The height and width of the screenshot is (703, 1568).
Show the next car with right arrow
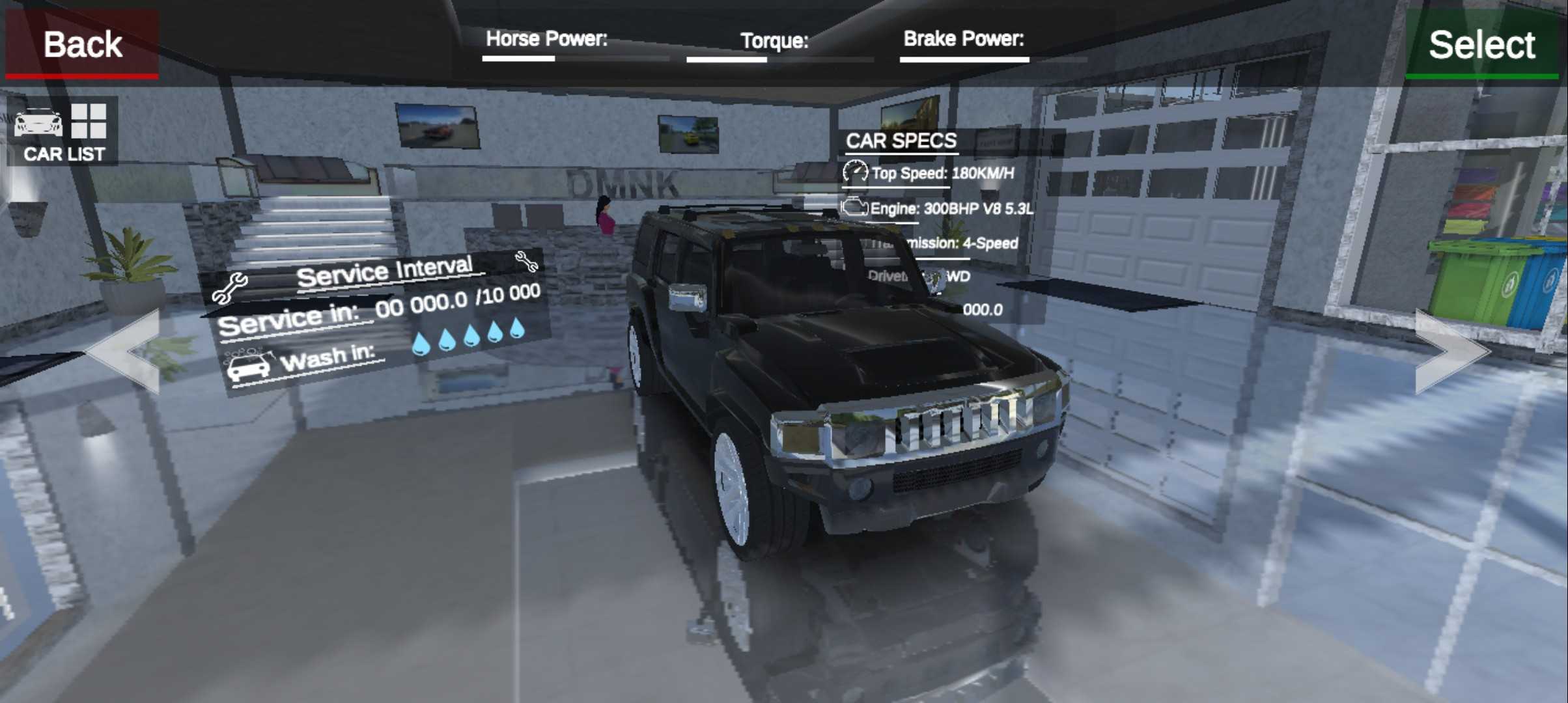(x=1451, y=351)
